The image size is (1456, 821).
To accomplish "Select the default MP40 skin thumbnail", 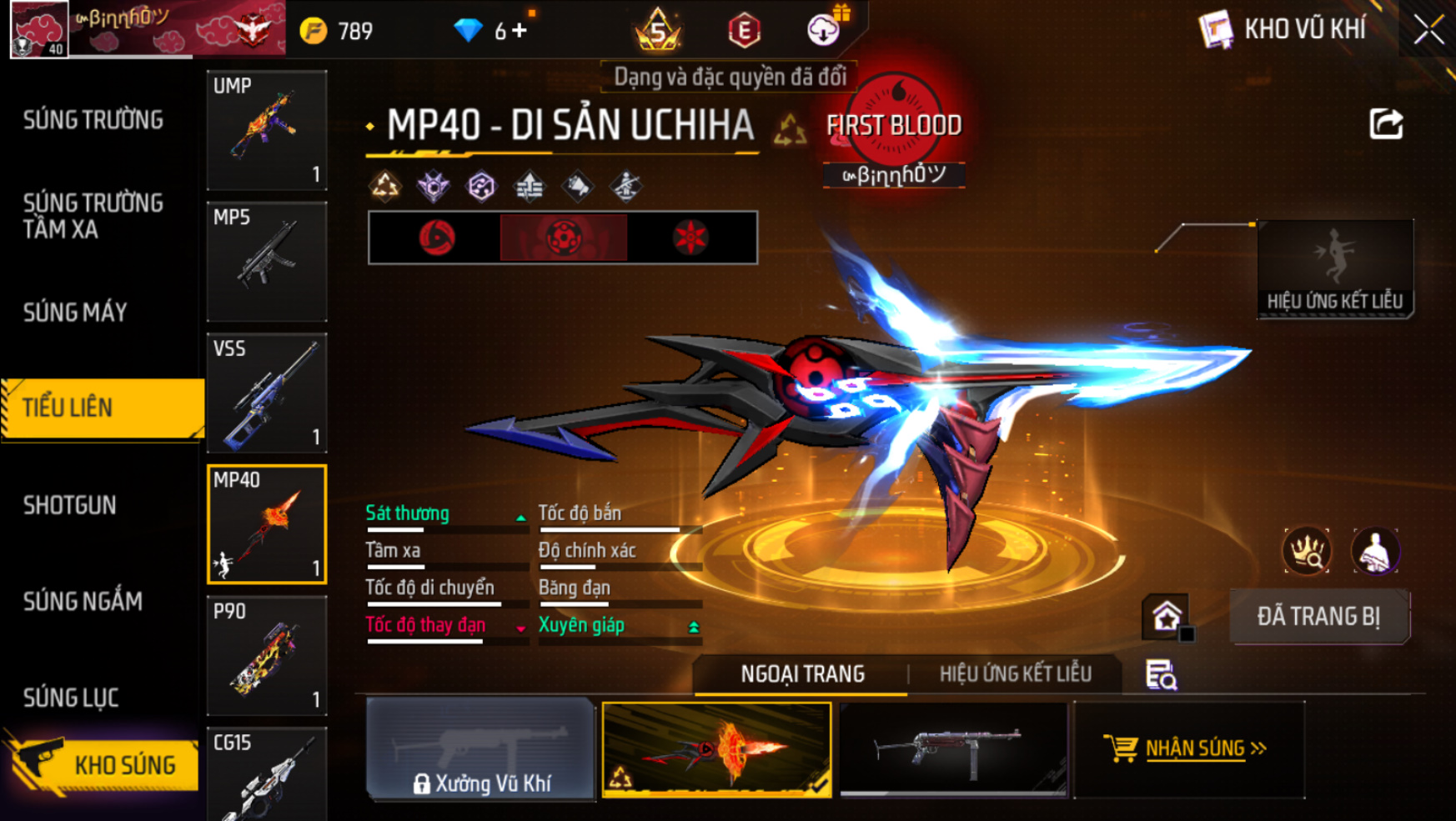I will (953, 748).
